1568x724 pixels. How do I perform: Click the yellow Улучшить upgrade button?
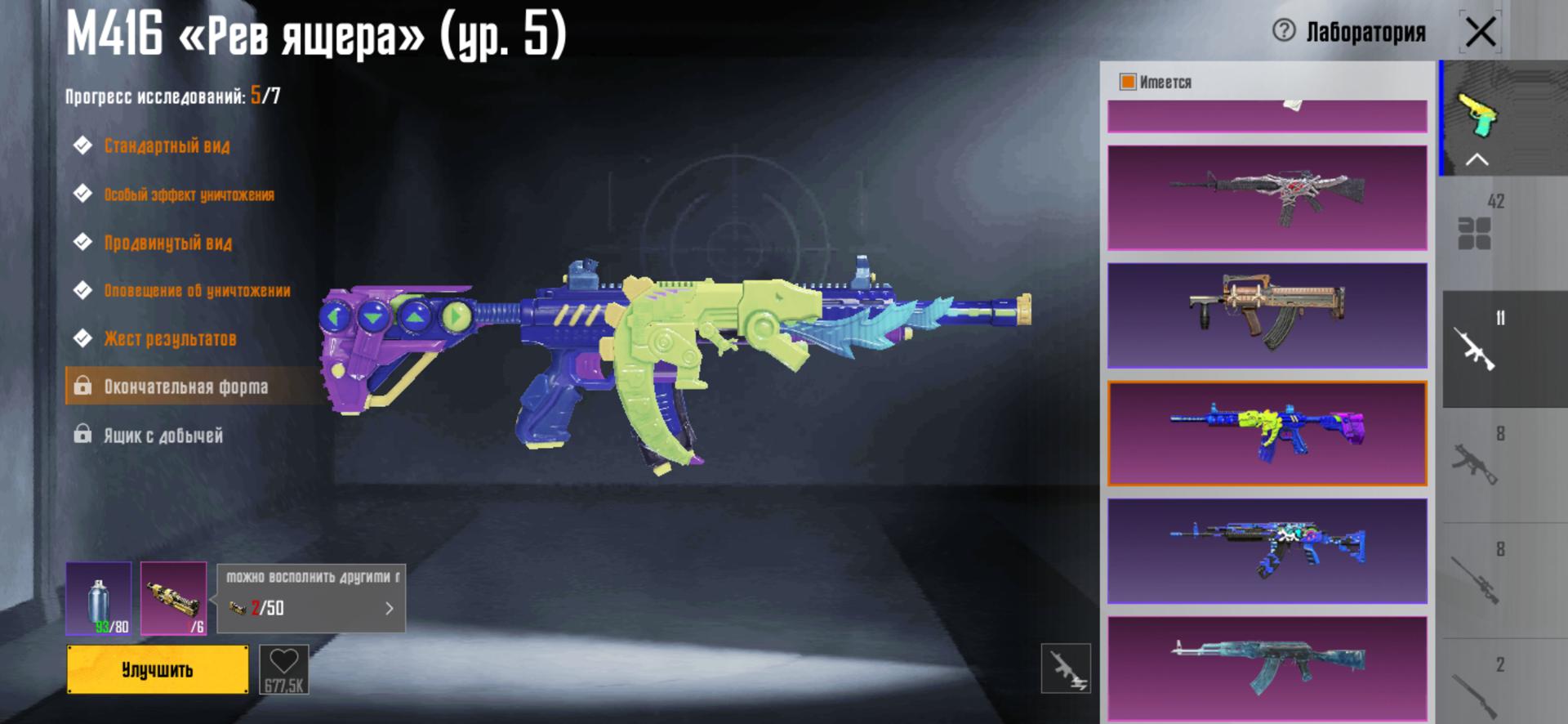click(158, 669)
